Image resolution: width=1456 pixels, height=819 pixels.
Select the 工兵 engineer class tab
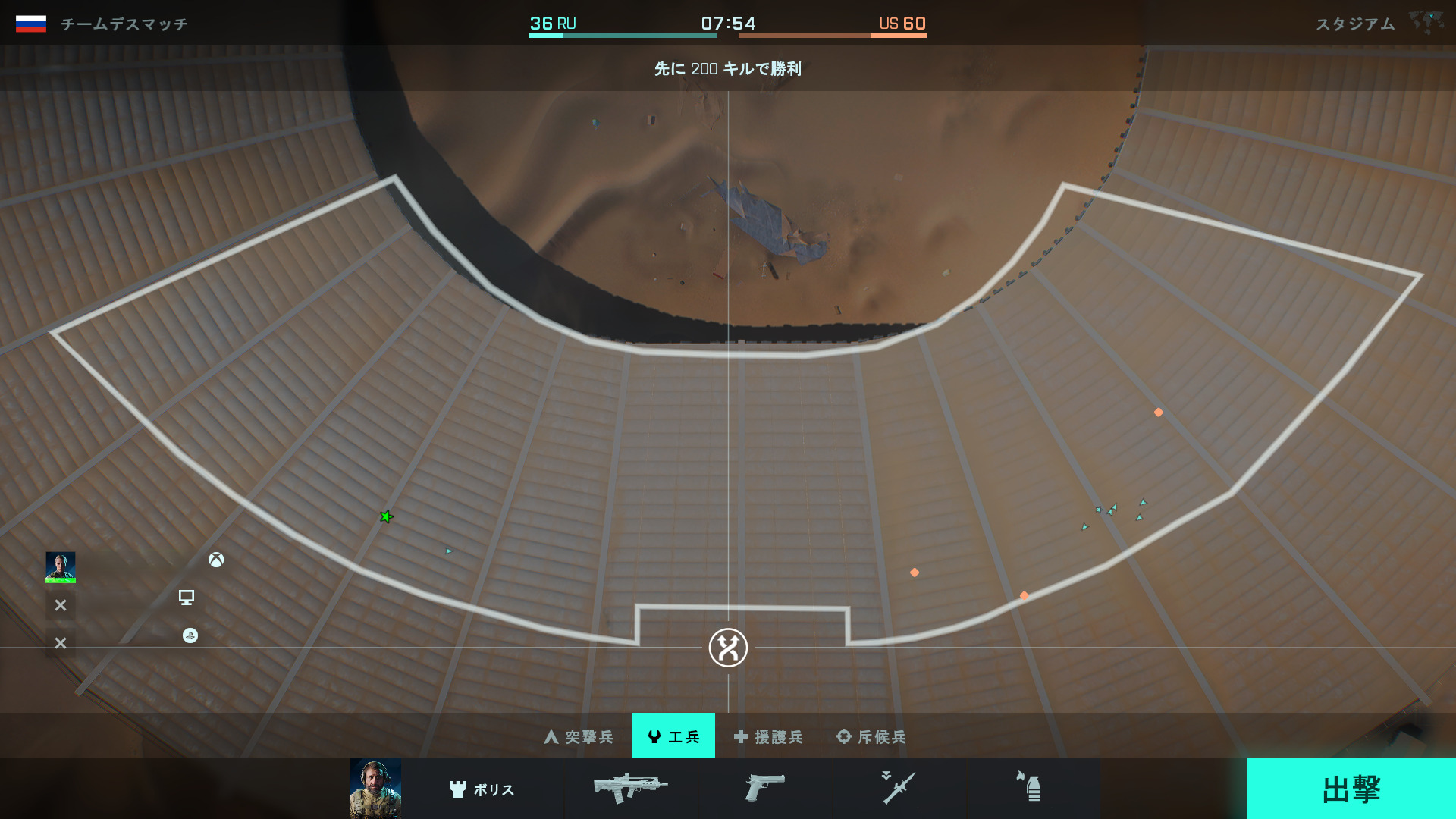click(x=673, y=736)
